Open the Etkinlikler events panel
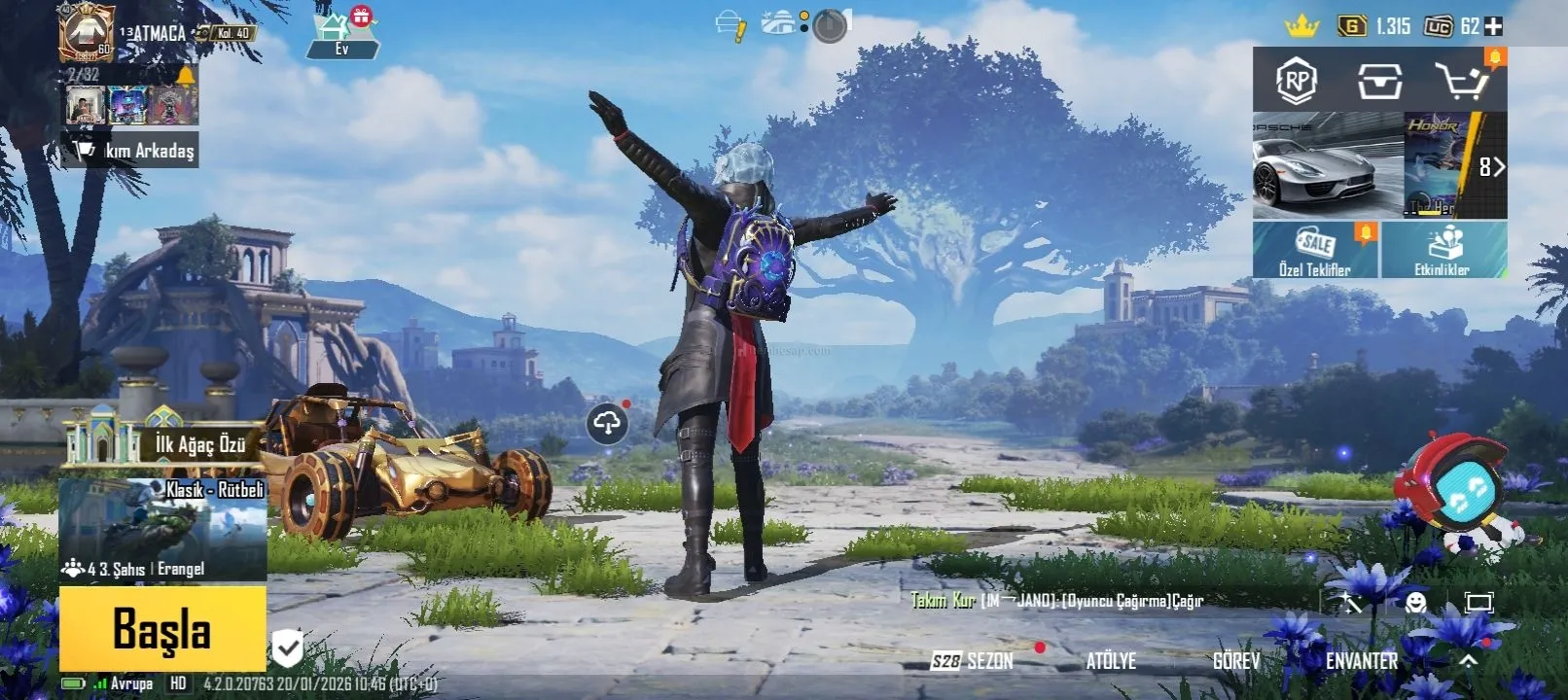Image resolution: width=1568 pixels, height=700 pixels. 1443,250
